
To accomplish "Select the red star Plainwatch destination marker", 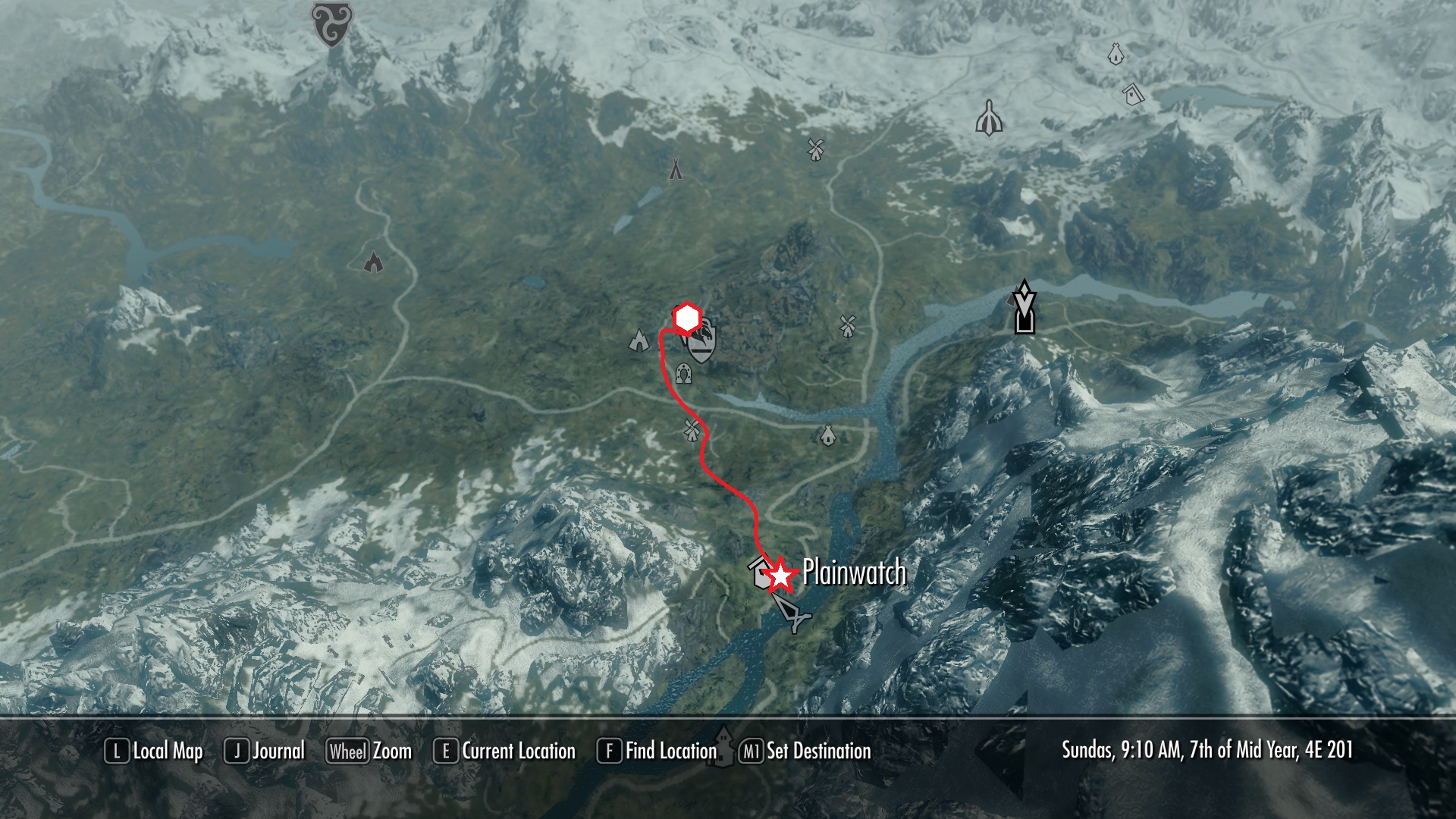I will coord(780,576).
